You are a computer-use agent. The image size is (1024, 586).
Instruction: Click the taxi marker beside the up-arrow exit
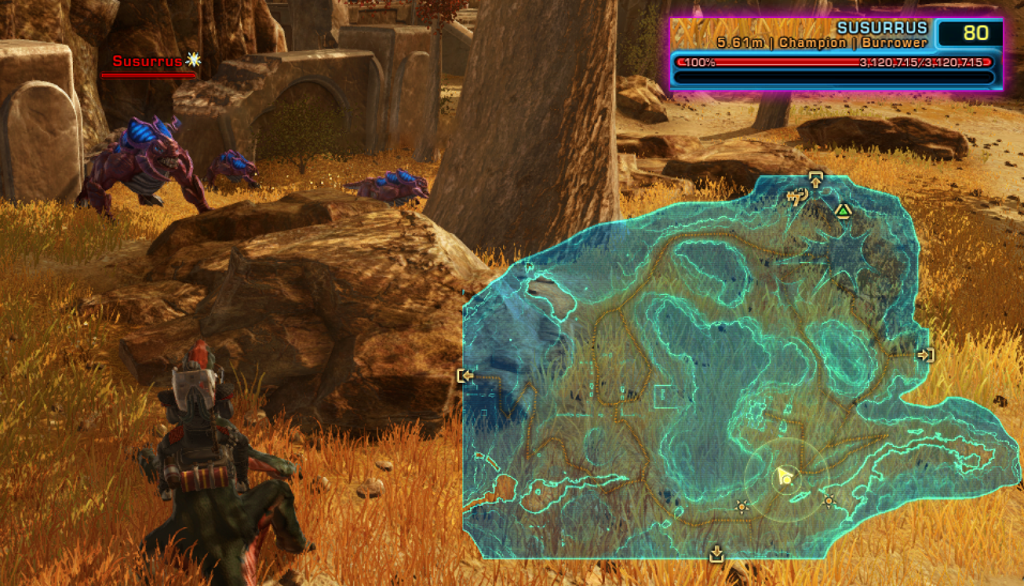tap(797, 197)
